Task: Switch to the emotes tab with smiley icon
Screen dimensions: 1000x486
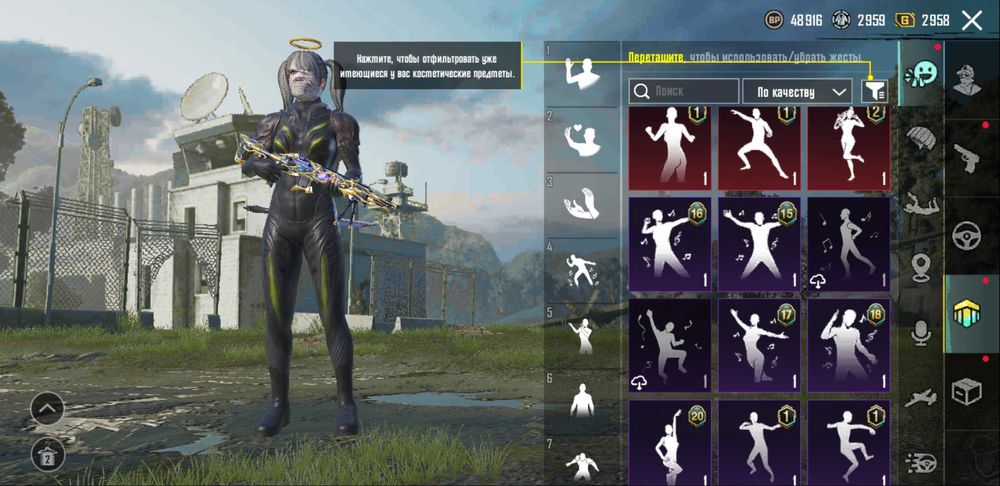Action: tap(920, 73)
